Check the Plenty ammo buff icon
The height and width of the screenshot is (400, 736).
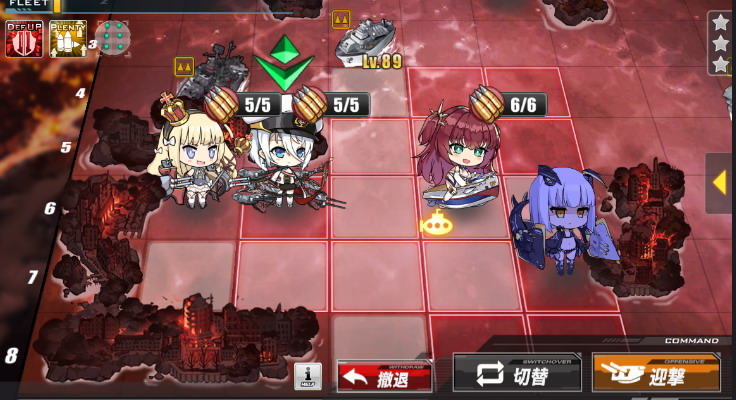point(68,38)
